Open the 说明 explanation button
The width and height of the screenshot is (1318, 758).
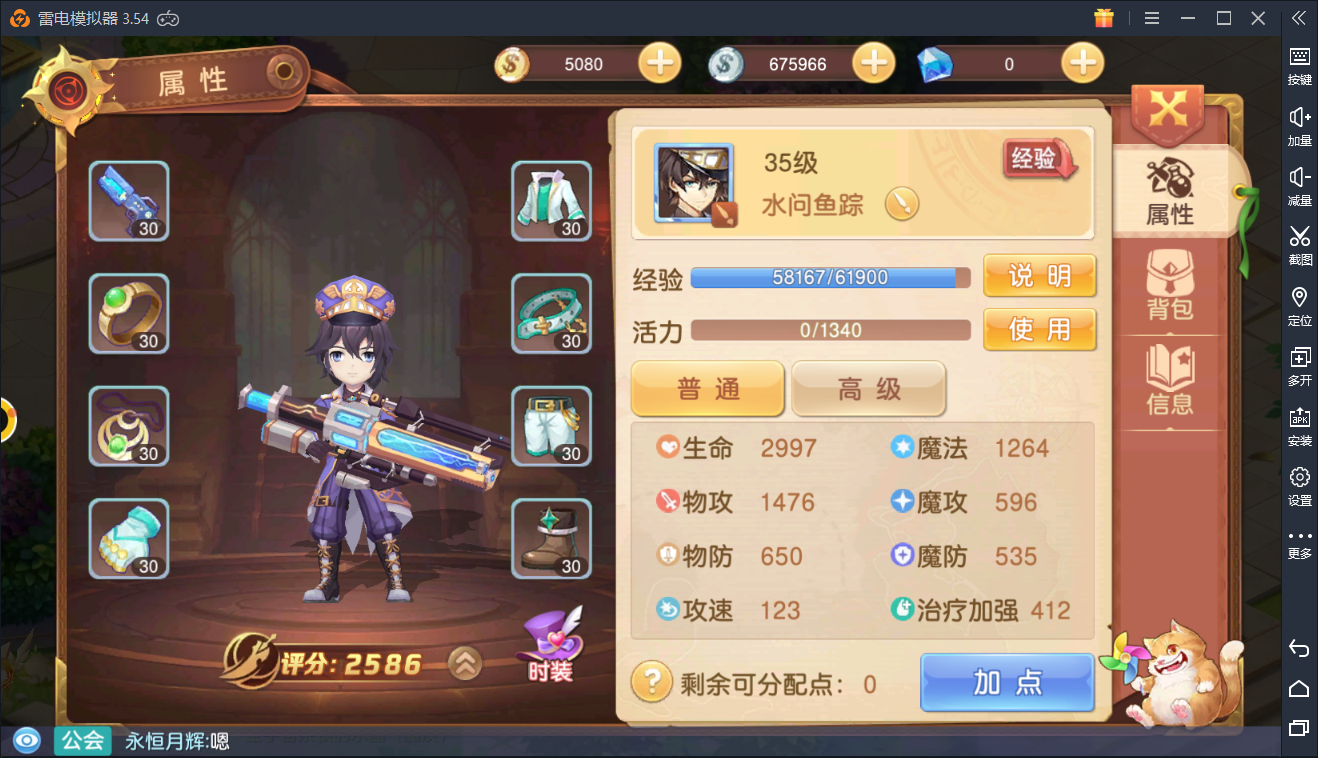pyautogui.click(x=1039, y=276)
